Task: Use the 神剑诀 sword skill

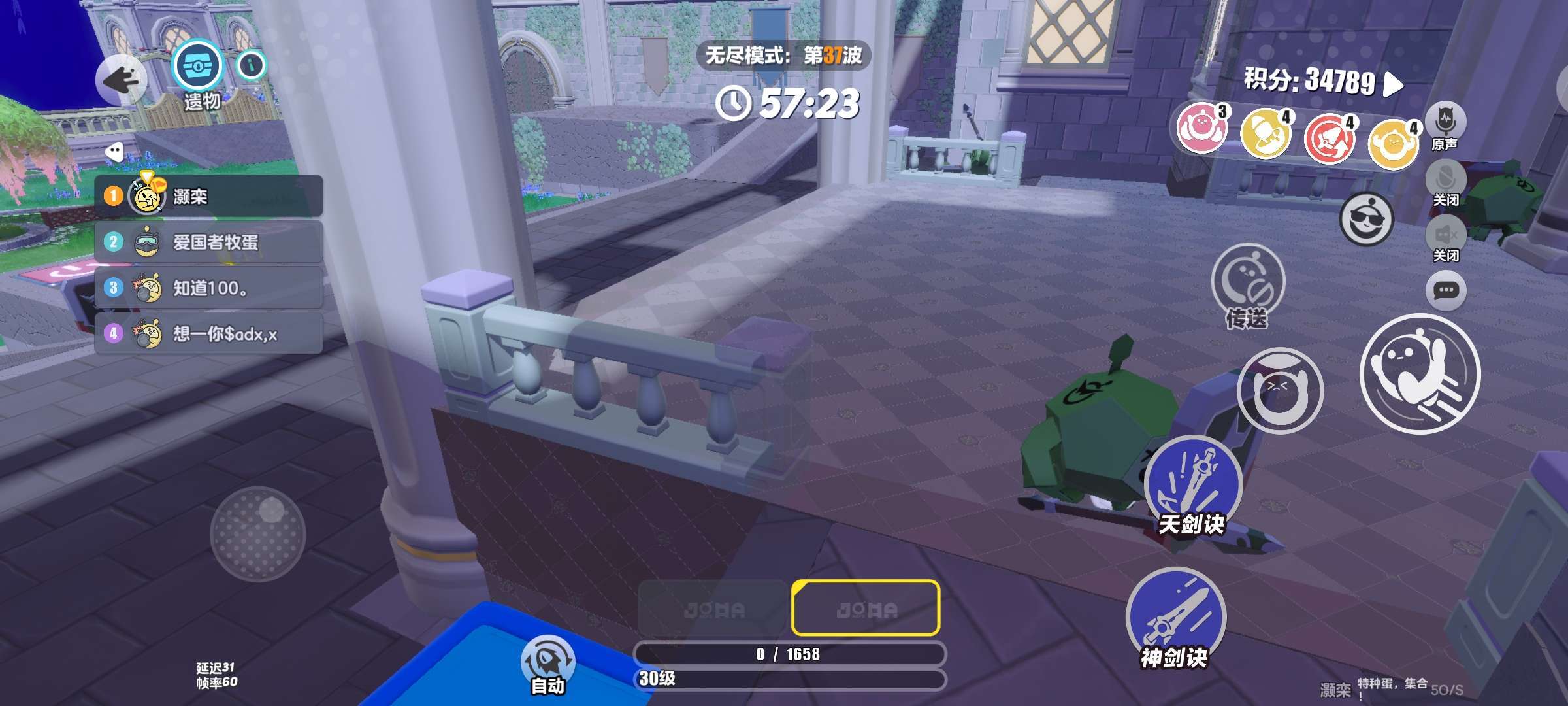Action: (1175, 617)
